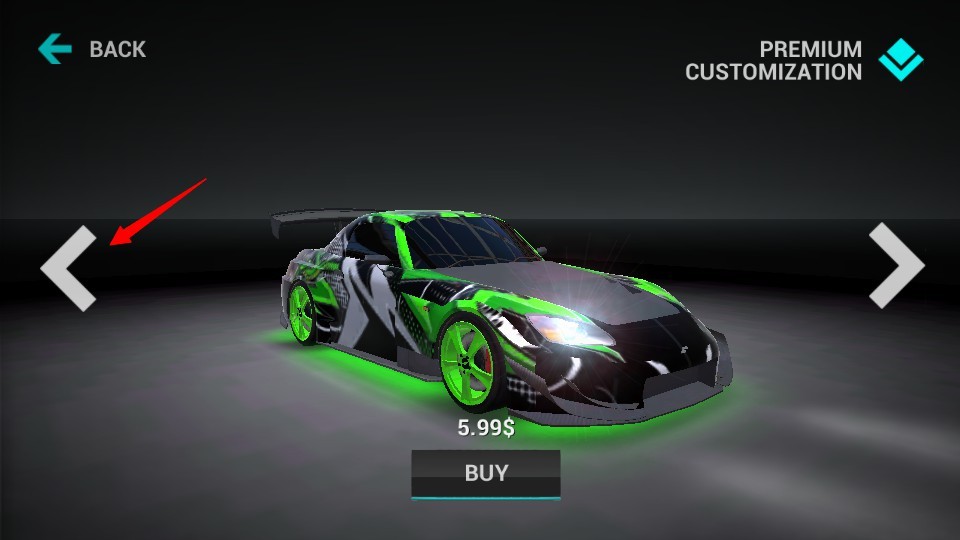Open Premium Customization
Viewport: 960px width, 540px height.
pos(803,60)
